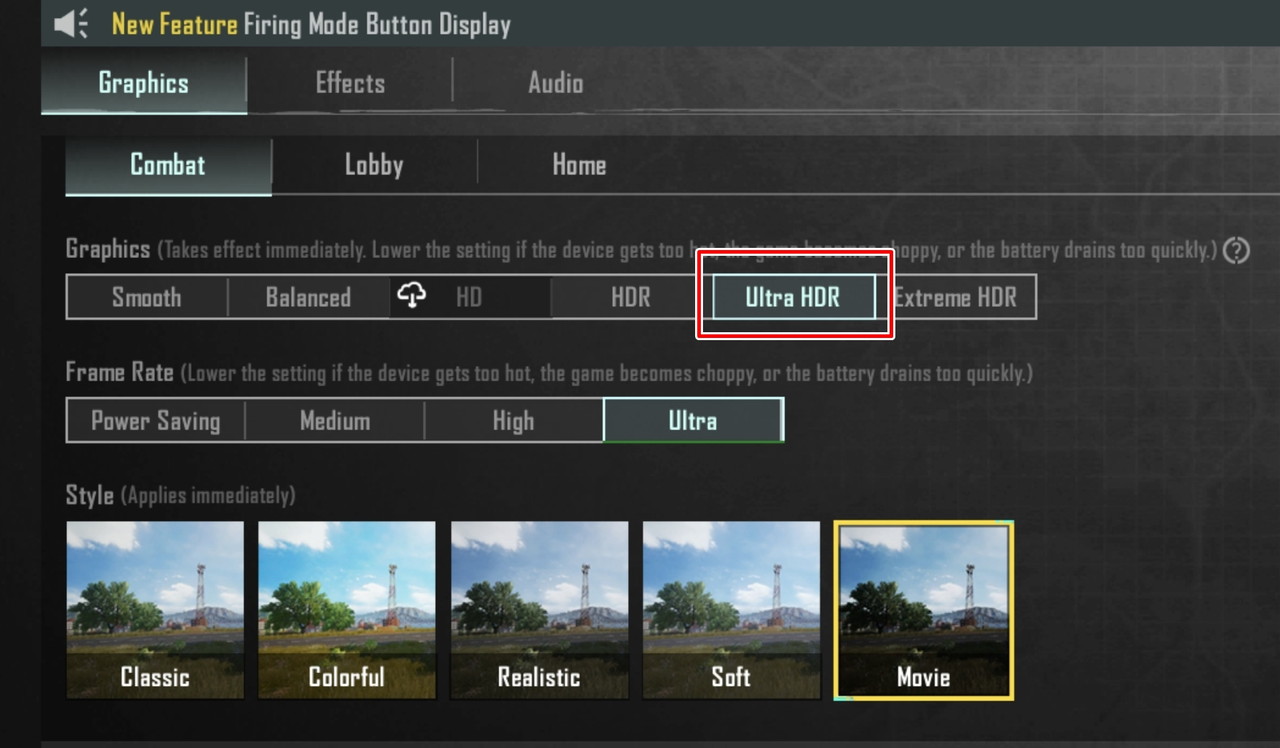Select Smooth graphics quality
The width and height of the screenshot is (1280, 748).
tap(146, 296)
